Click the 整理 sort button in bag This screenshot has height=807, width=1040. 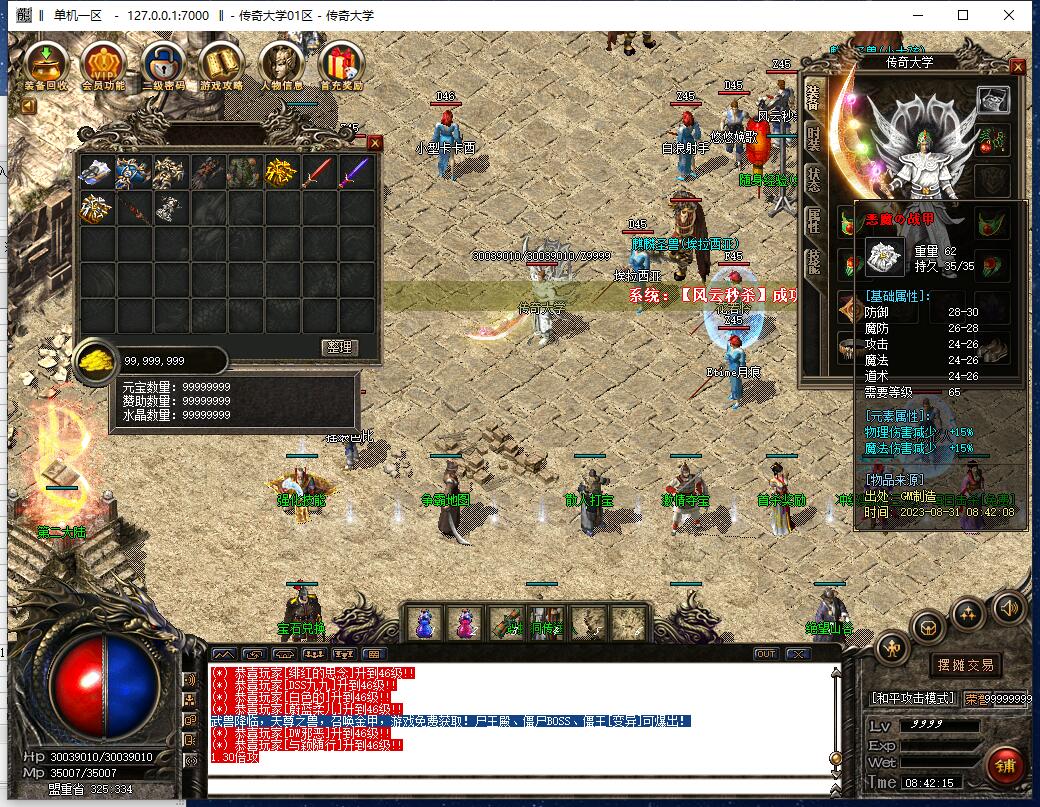point(340,347)
